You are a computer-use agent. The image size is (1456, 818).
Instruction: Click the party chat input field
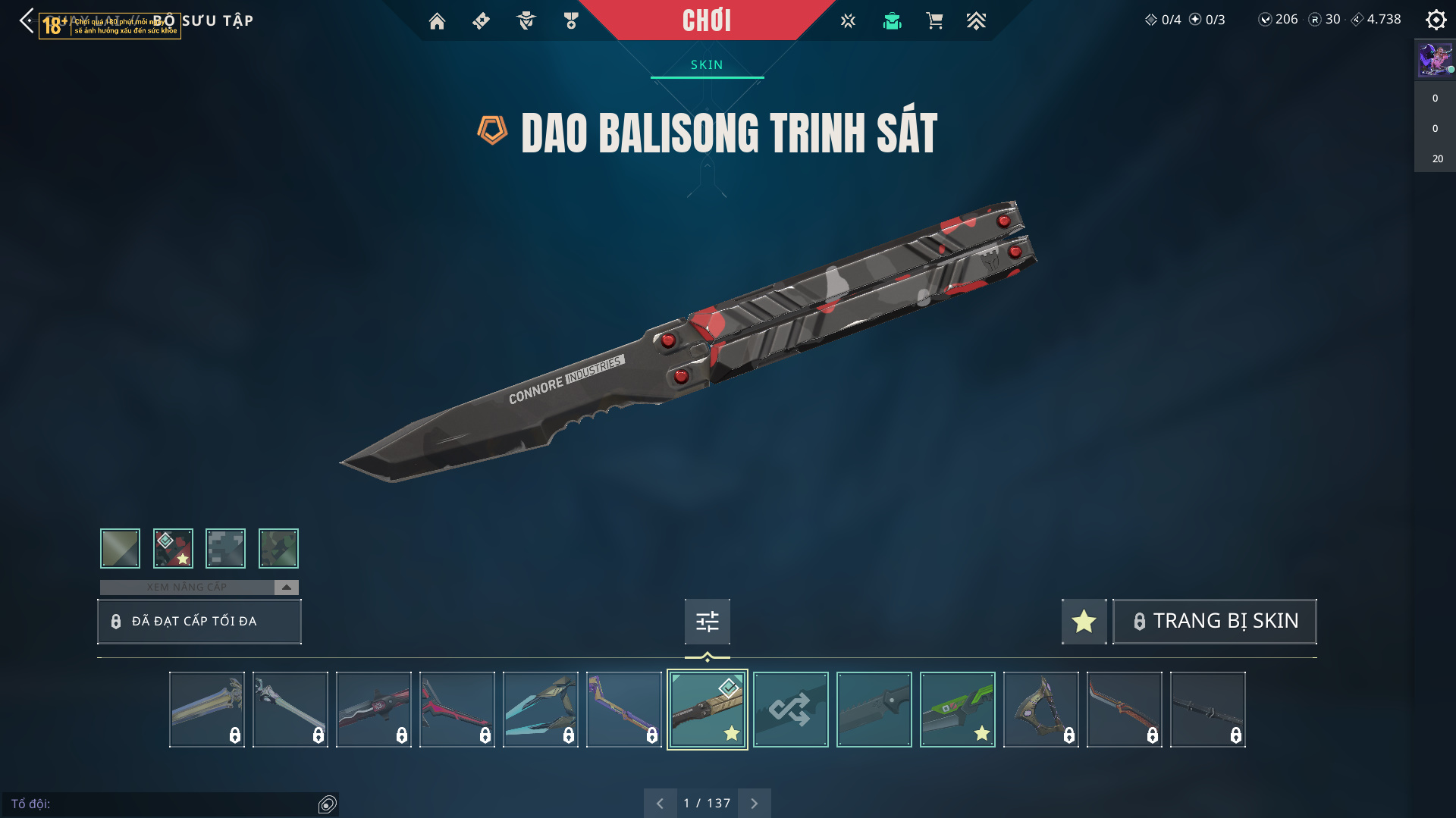pyautogui.click(x=163, y=804)
